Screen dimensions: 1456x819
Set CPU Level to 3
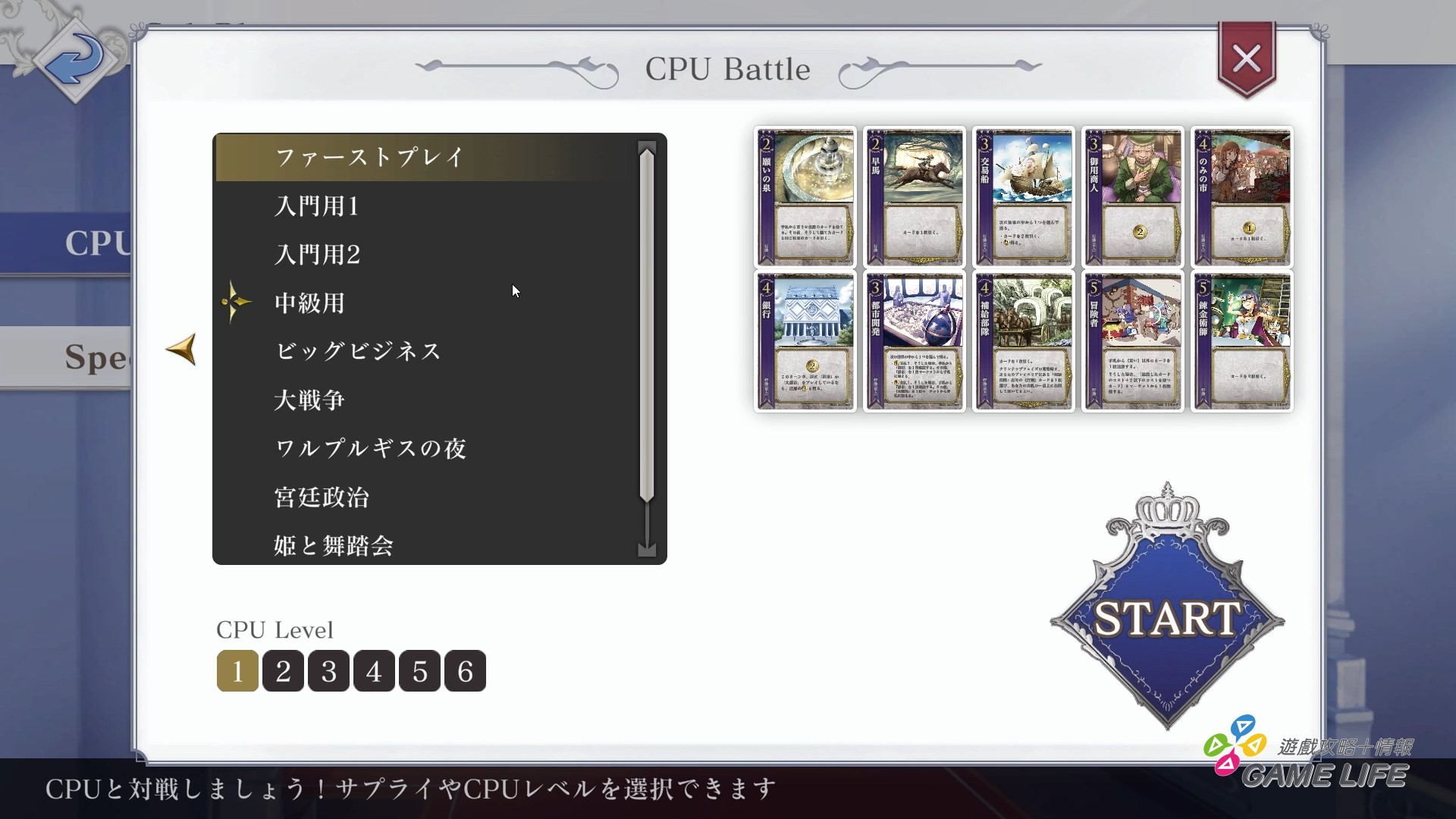pos(328,670)
